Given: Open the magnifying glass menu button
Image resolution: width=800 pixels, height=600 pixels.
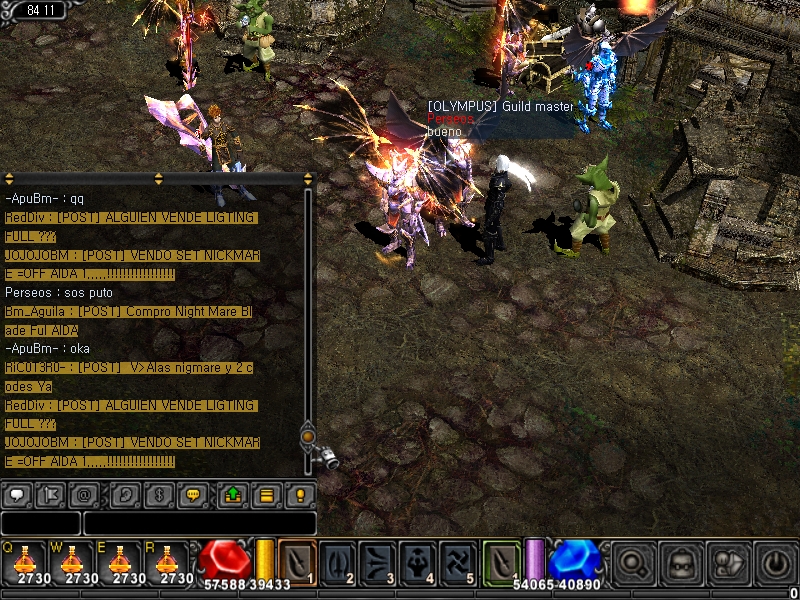Looking at the screenshot, I should [x=632, y=561].
